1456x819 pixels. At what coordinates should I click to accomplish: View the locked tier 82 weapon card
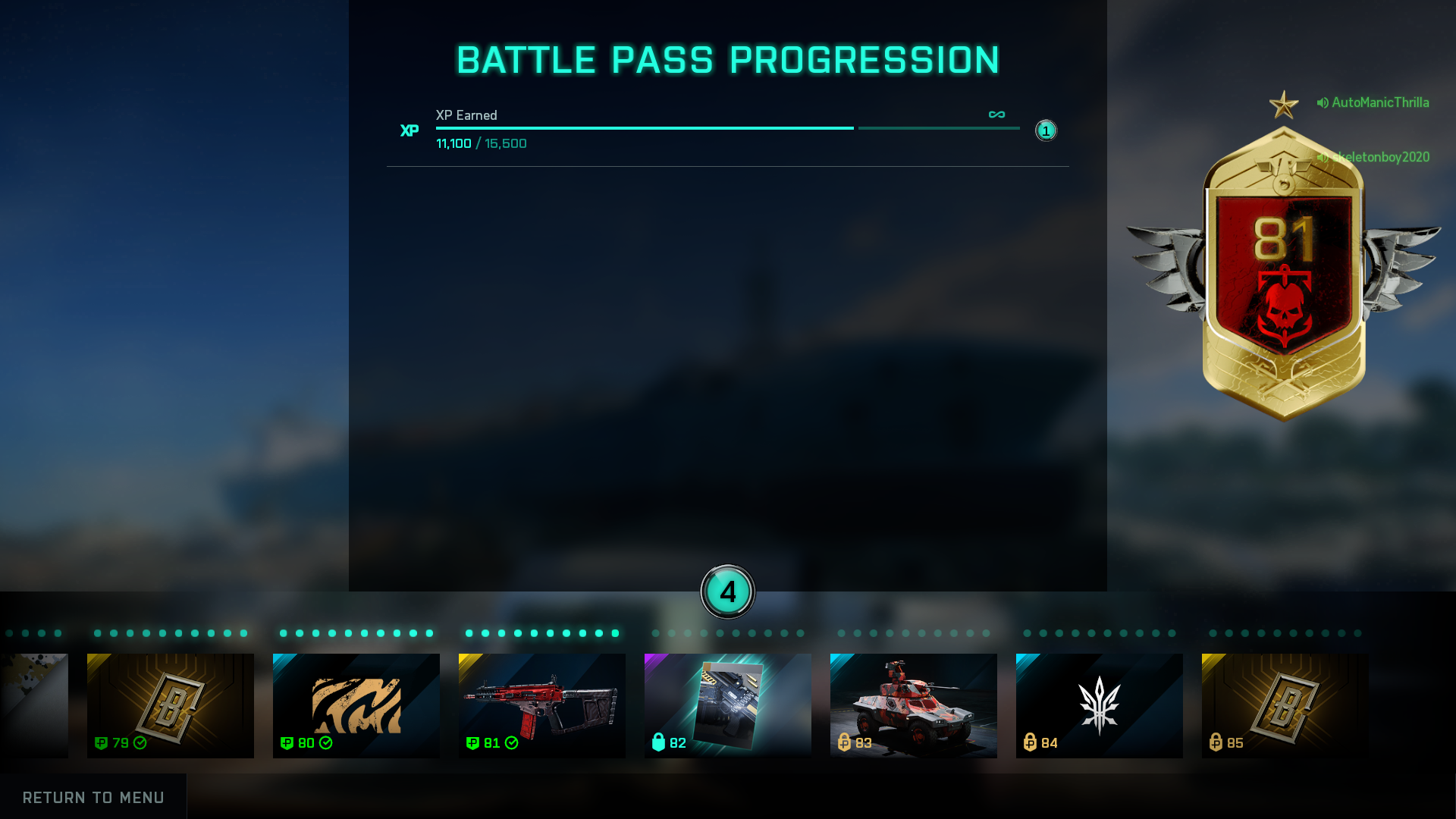728,705
